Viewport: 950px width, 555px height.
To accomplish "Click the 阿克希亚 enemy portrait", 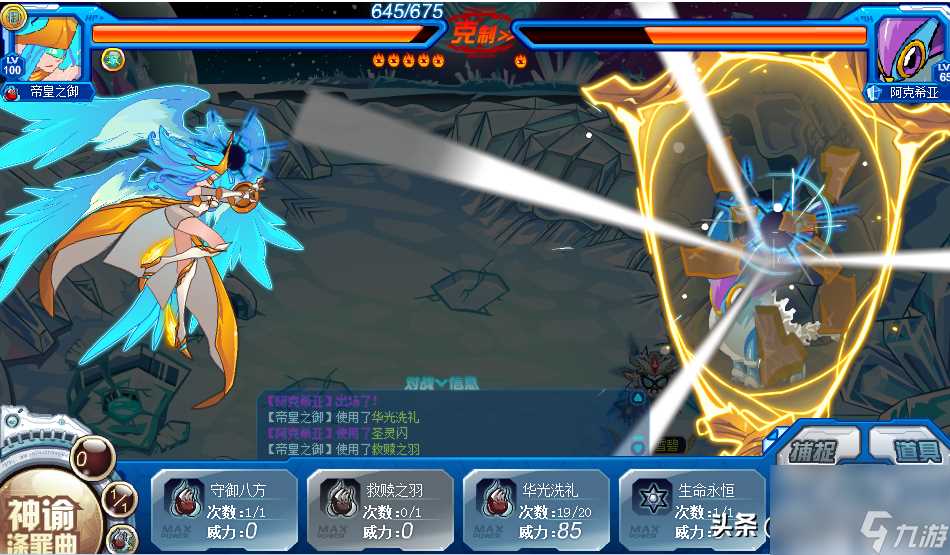I will point(908,48).
